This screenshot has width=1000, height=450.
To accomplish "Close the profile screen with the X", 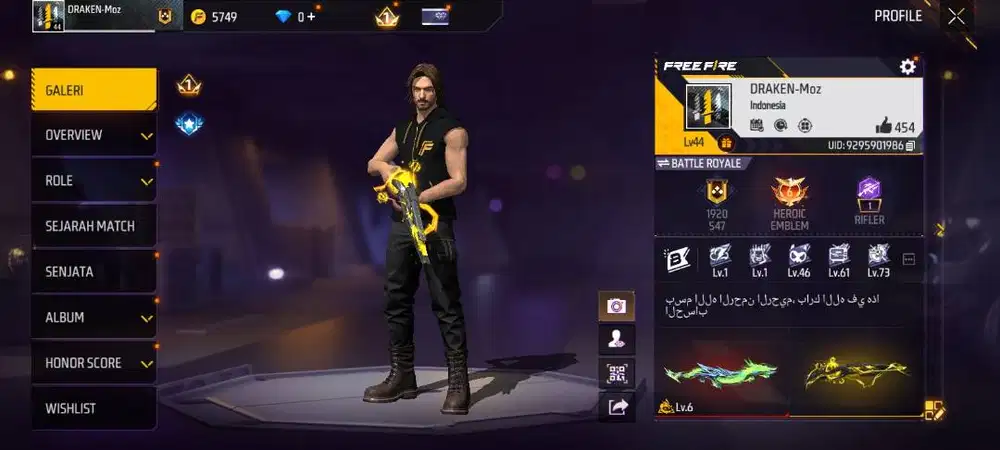I will click(x=957, y=16).
